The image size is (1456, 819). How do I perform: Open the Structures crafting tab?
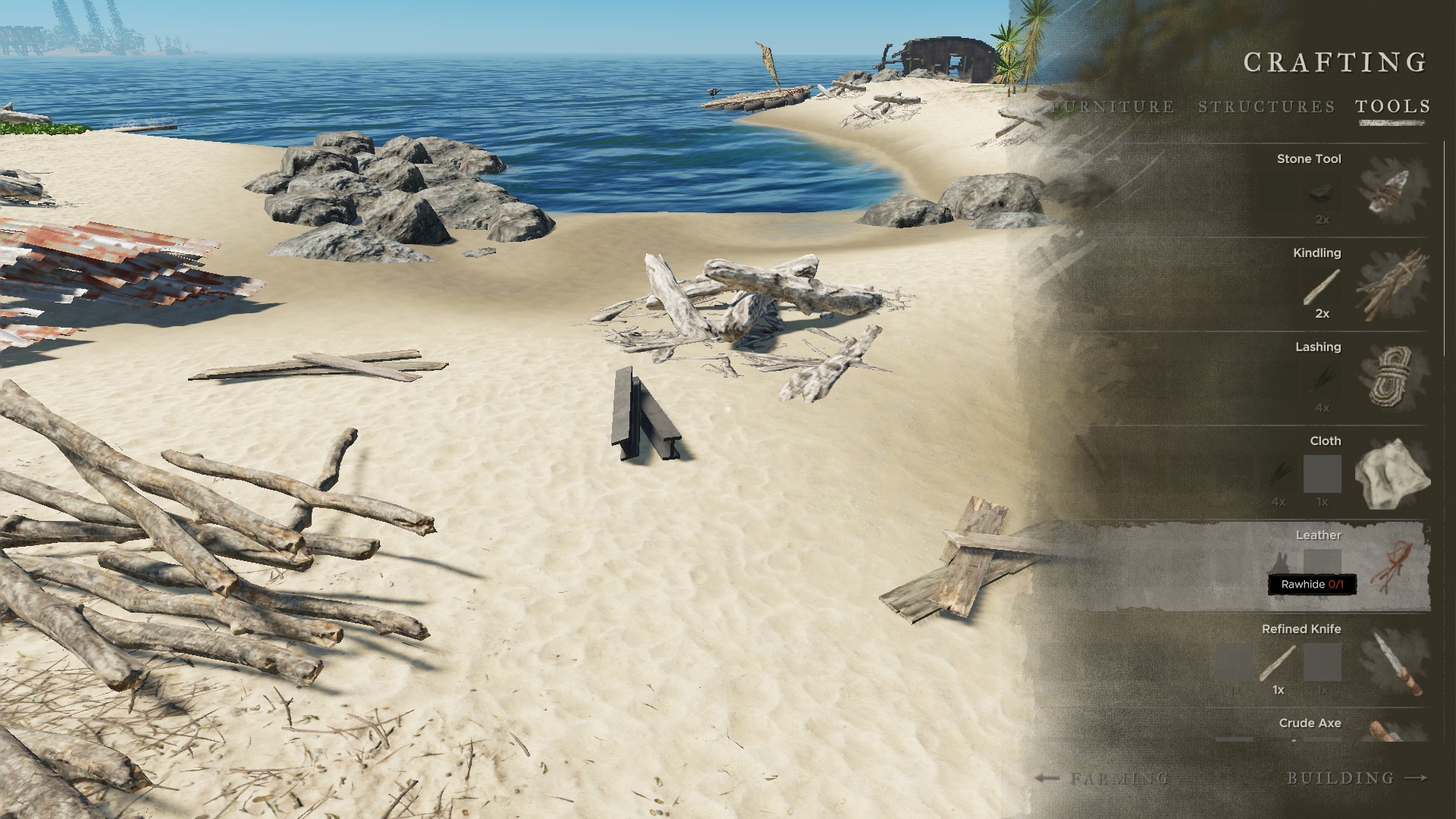(1266, 107)
